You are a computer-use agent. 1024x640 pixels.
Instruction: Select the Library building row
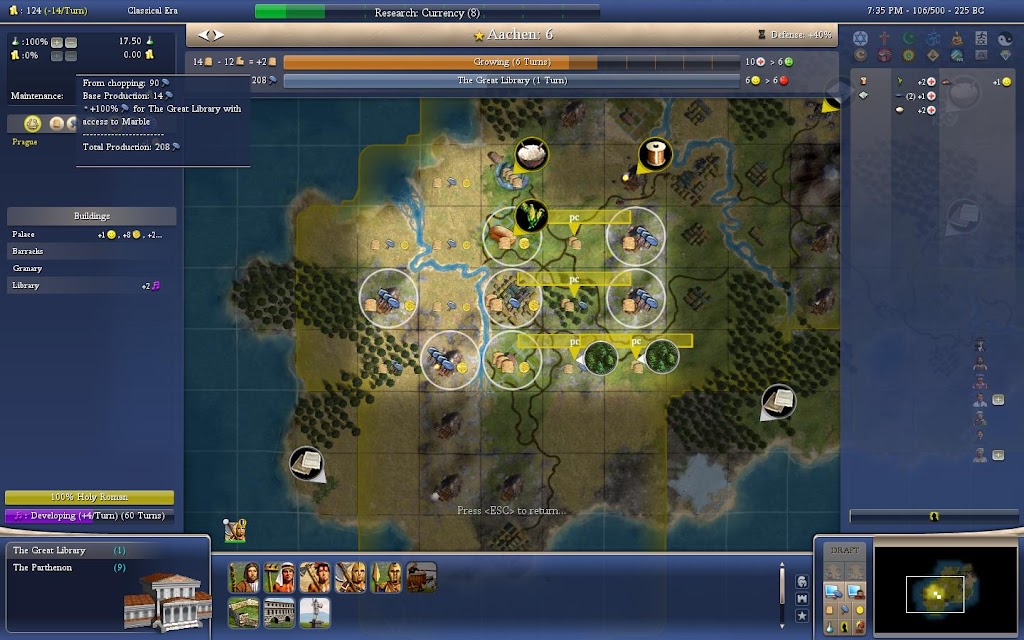pyautogui.click(x=90, y=285)
